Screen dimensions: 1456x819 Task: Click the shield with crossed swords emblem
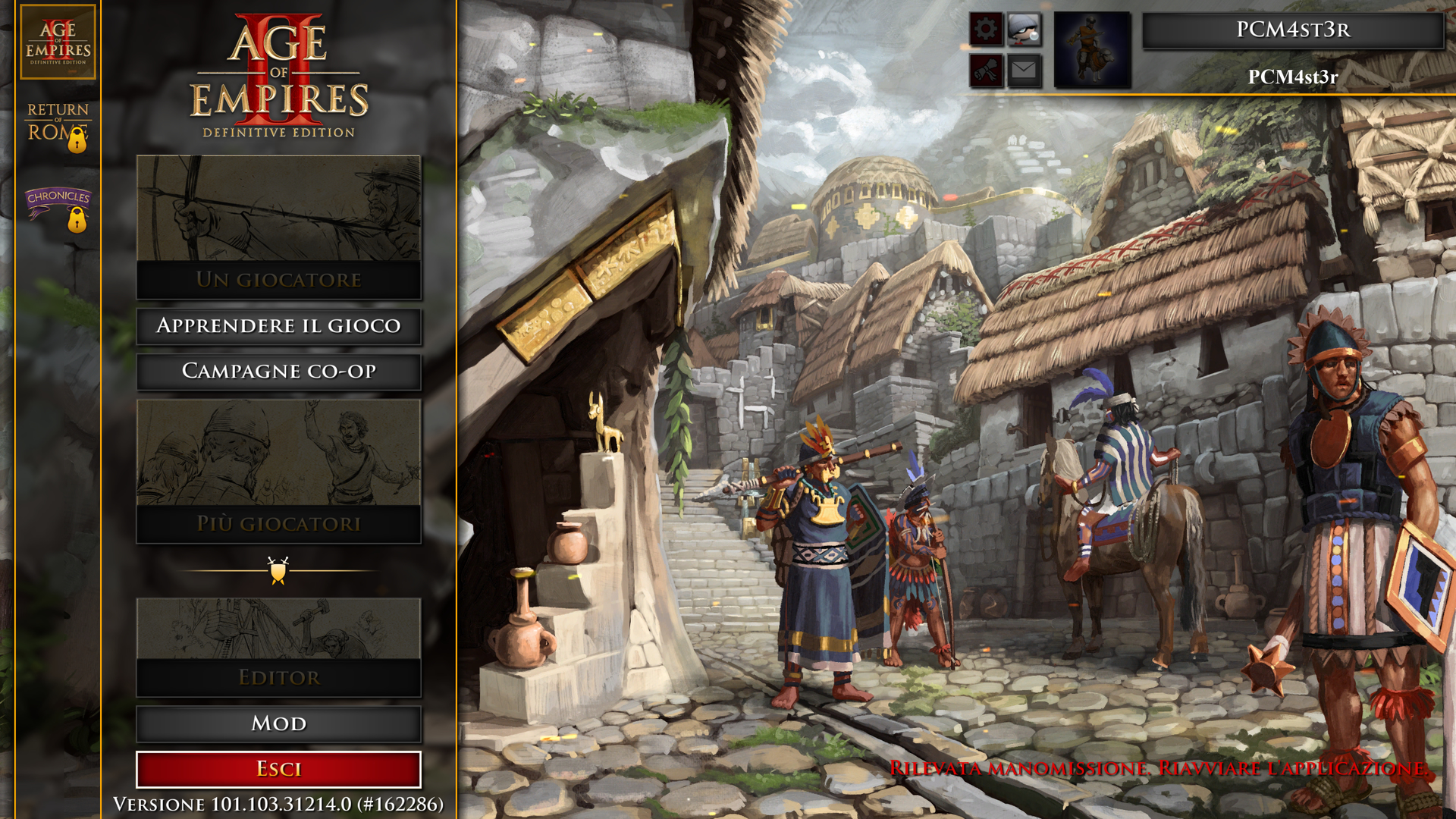point(278,570)
